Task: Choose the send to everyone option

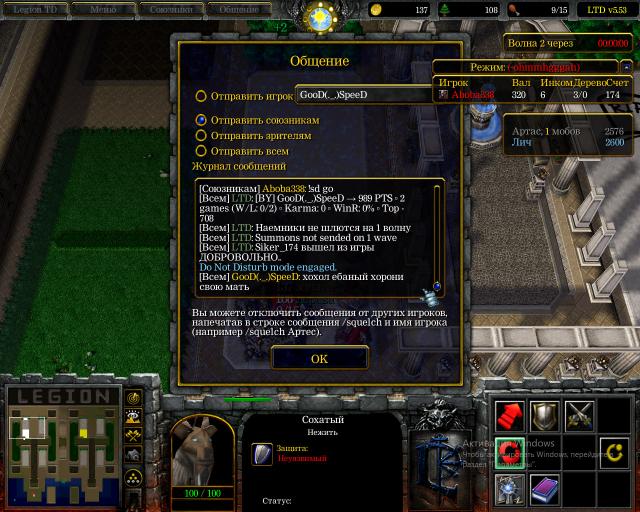Action: tap(202, 151)
